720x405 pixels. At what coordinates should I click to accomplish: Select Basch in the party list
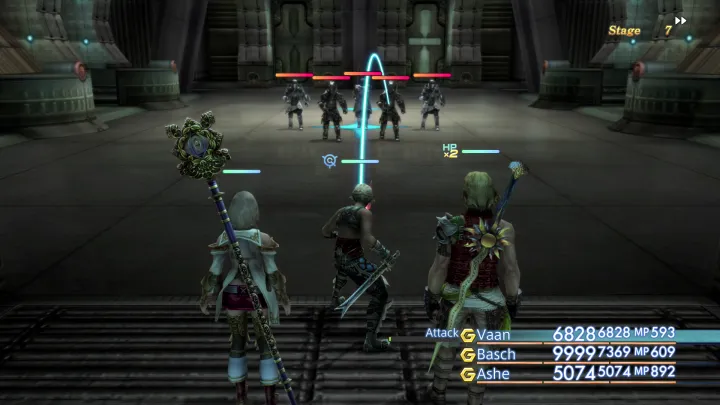(497, 353)
